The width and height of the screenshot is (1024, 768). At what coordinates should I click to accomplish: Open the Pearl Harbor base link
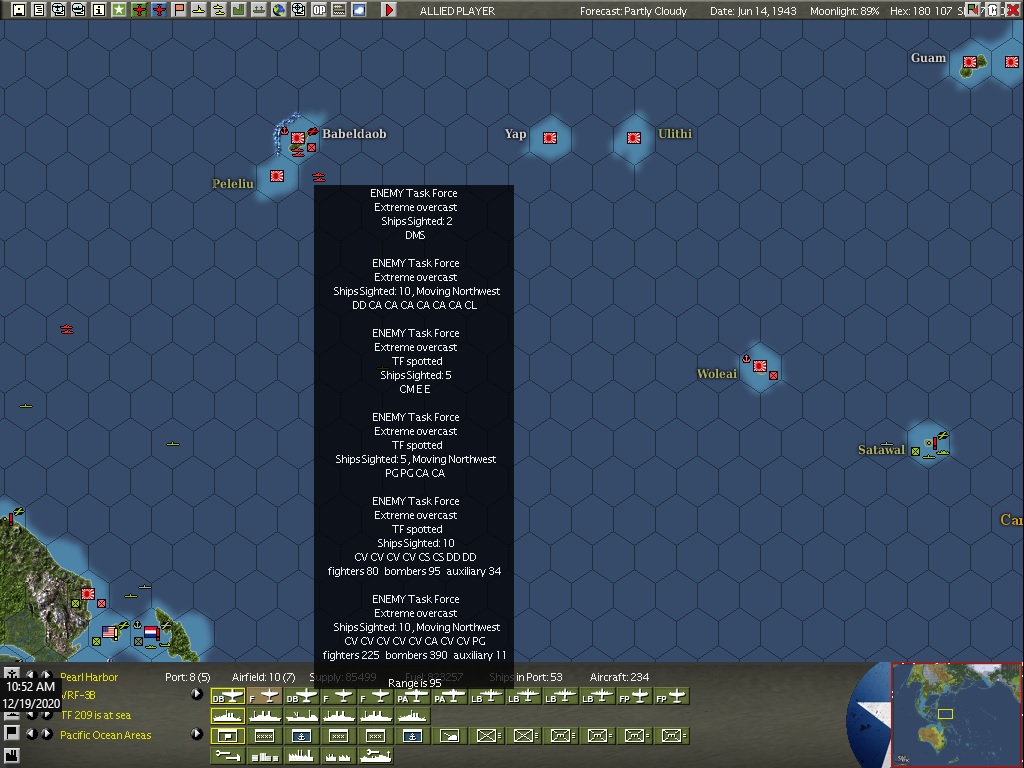pyautogui.click(x=89, y=677)
